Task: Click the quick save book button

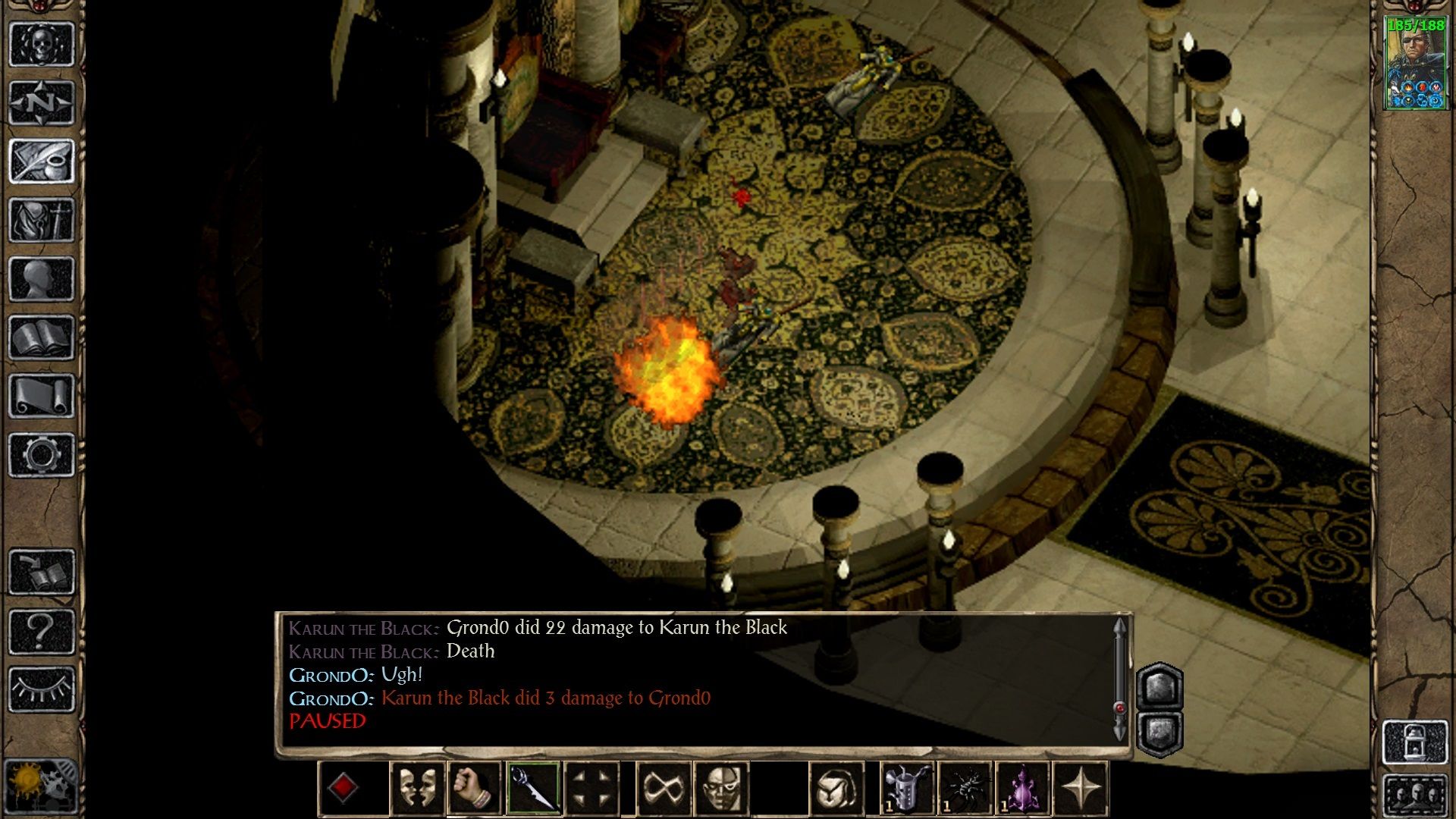Action: pos(42,572)
